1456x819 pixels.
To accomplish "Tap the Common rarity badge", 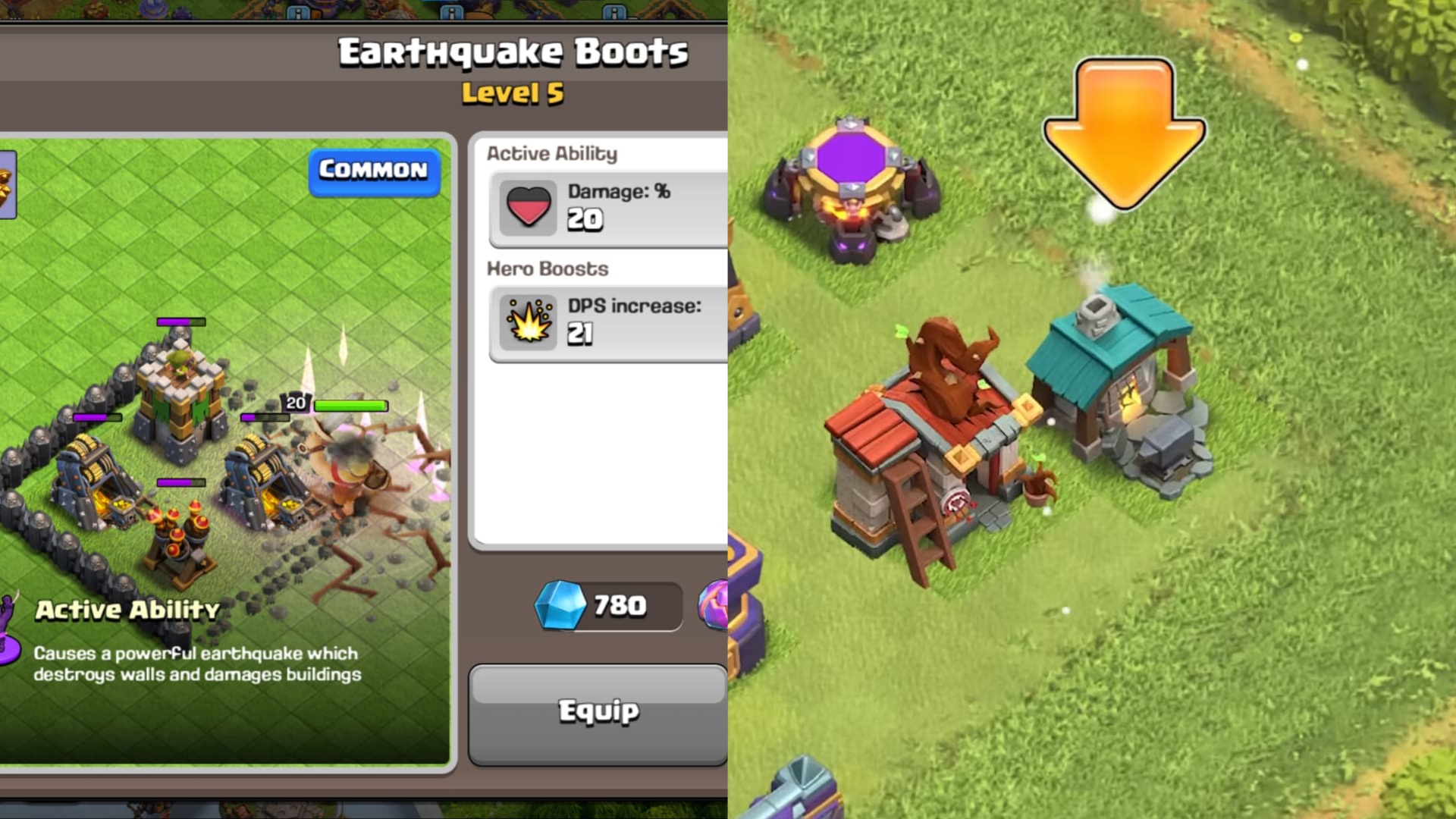I will pyautogui.click(x=373, y=171).
